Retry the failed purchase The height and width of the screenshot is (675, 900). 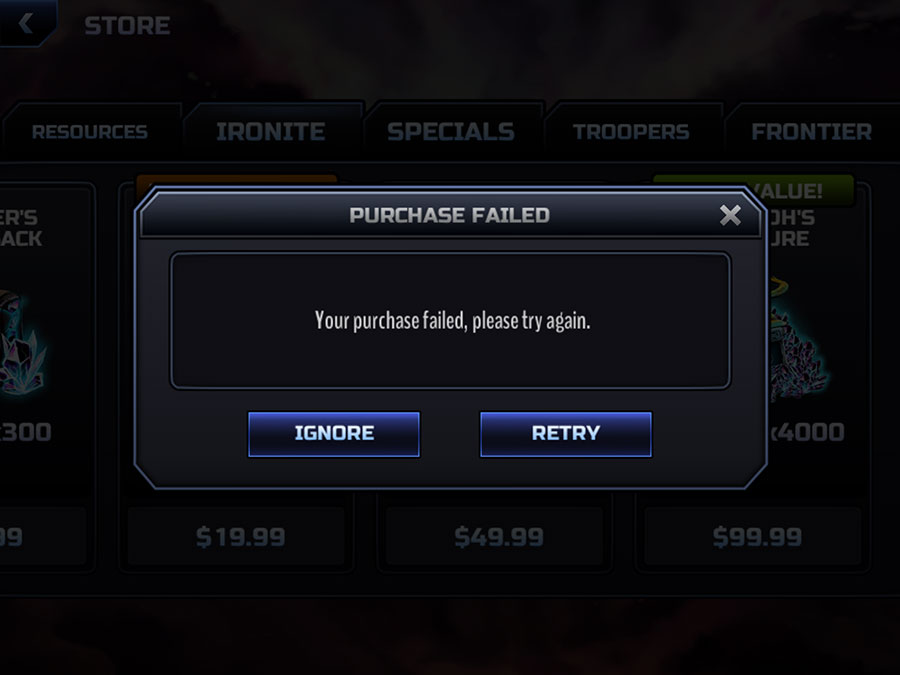[566, 434]
